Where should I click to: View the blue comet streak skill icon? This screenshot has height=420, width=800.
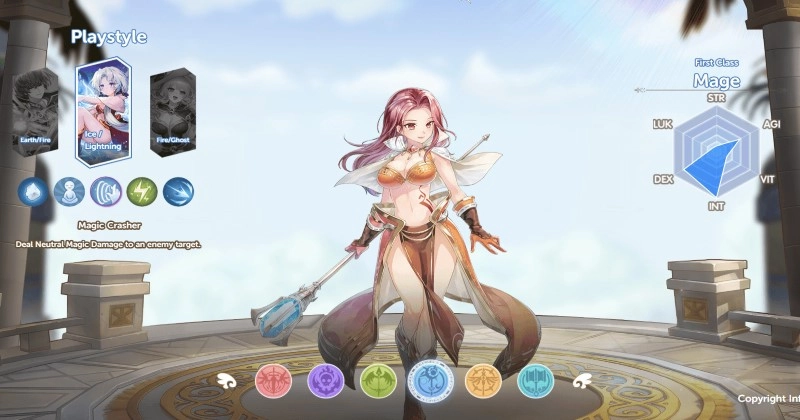[178, 191]
